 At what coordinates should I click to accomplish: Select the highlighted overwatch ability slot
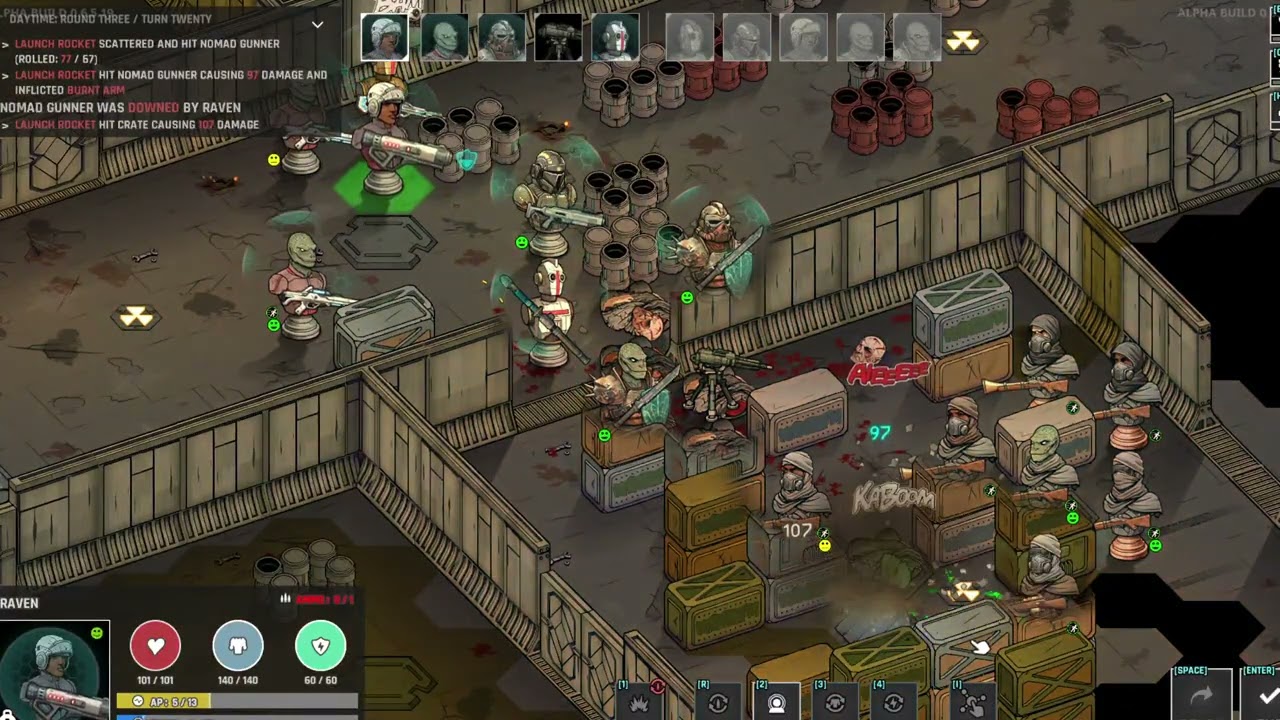777,702
